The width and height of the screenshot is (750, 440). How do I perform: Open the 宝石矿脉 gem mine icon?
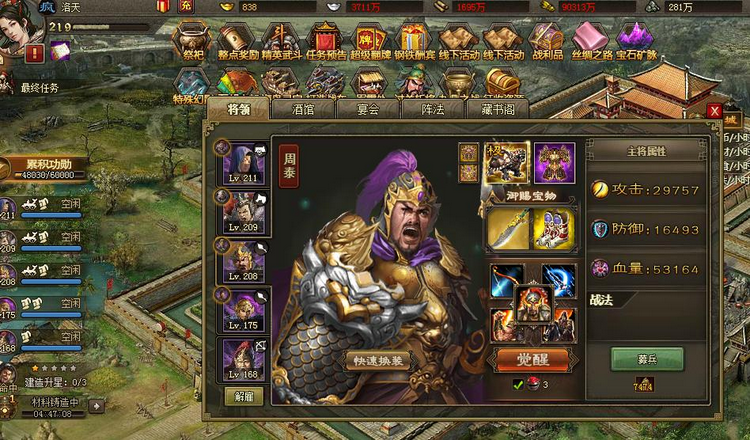[635, 42]
